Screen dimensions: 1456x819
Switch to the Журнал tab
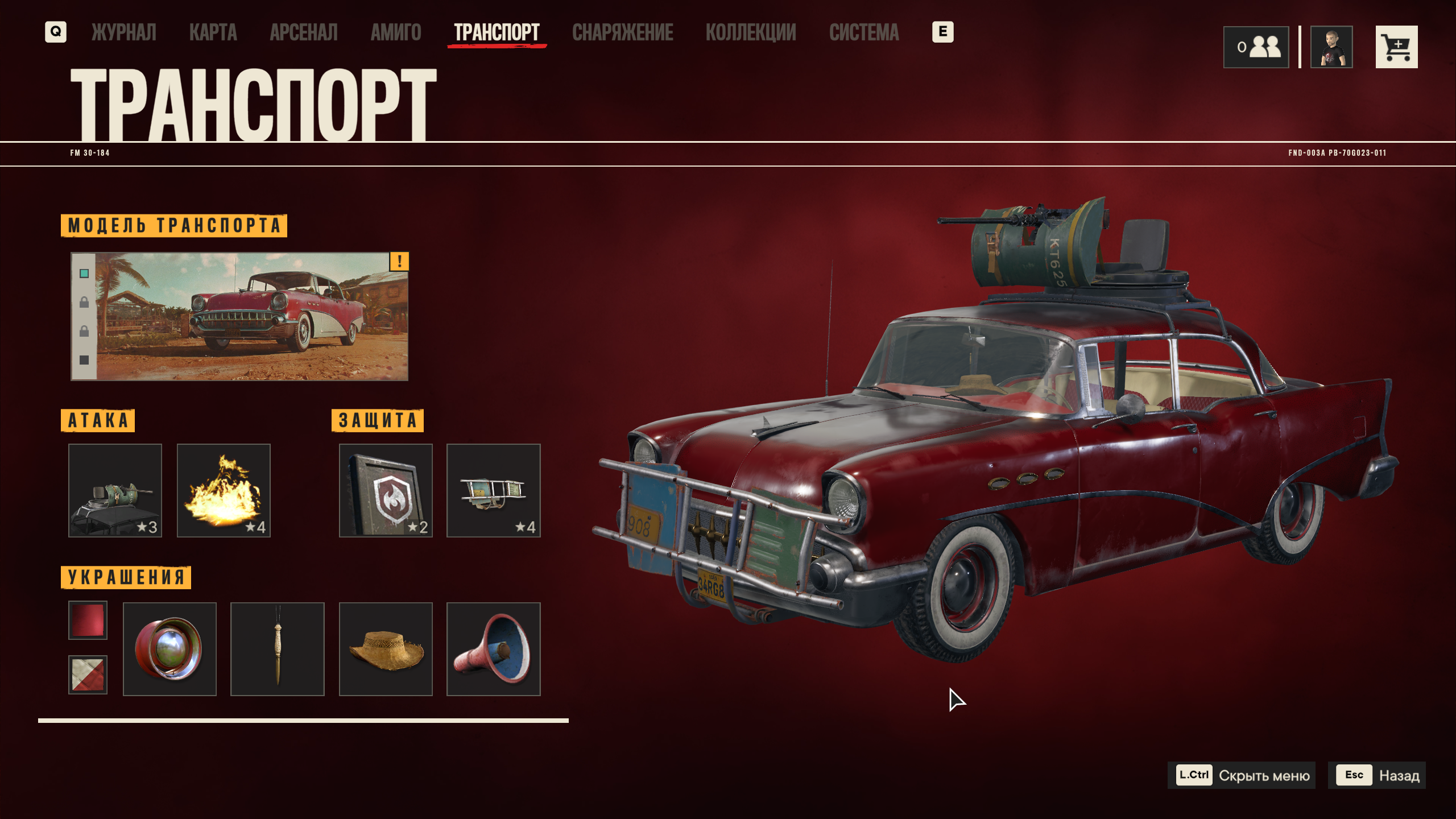point(124,32)
